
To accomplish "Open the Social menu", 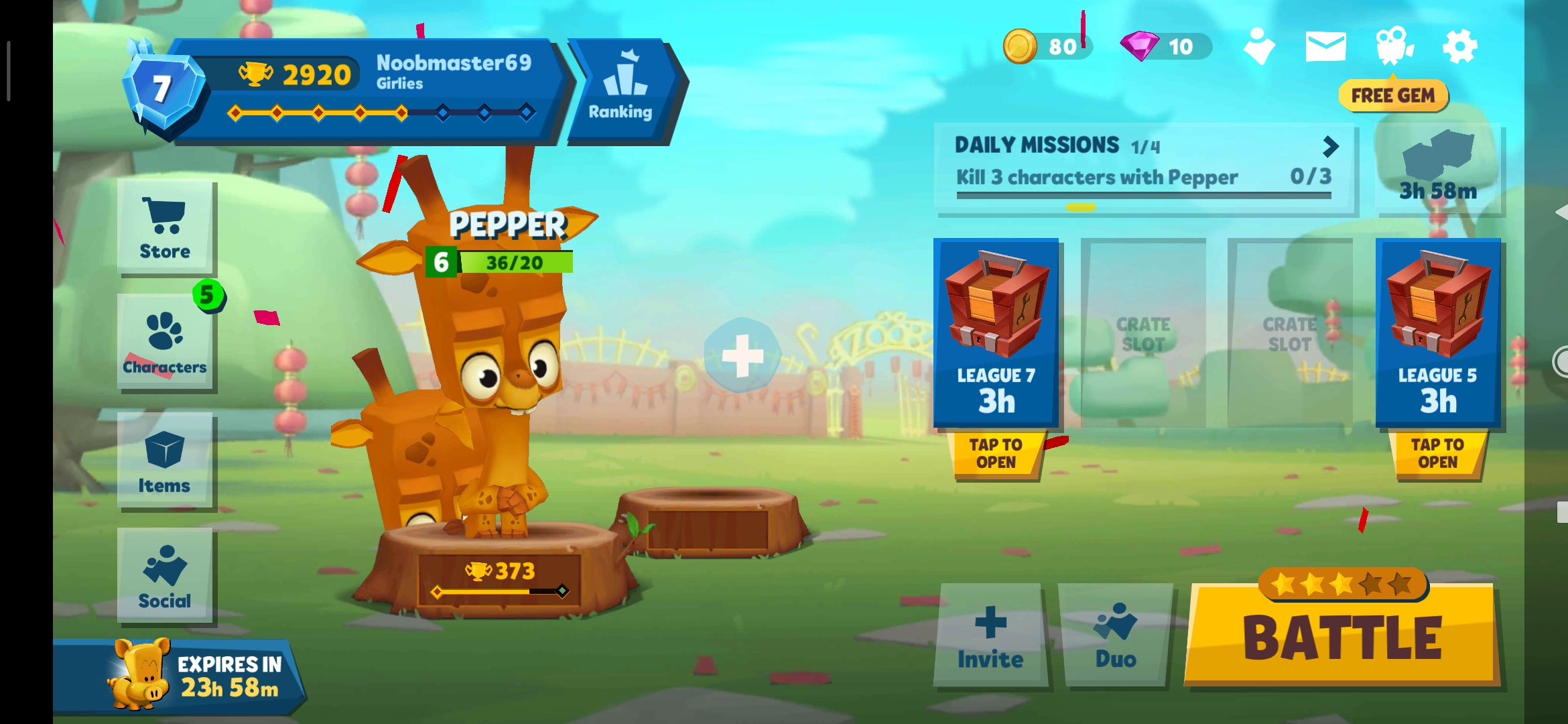I will point(165,577).
